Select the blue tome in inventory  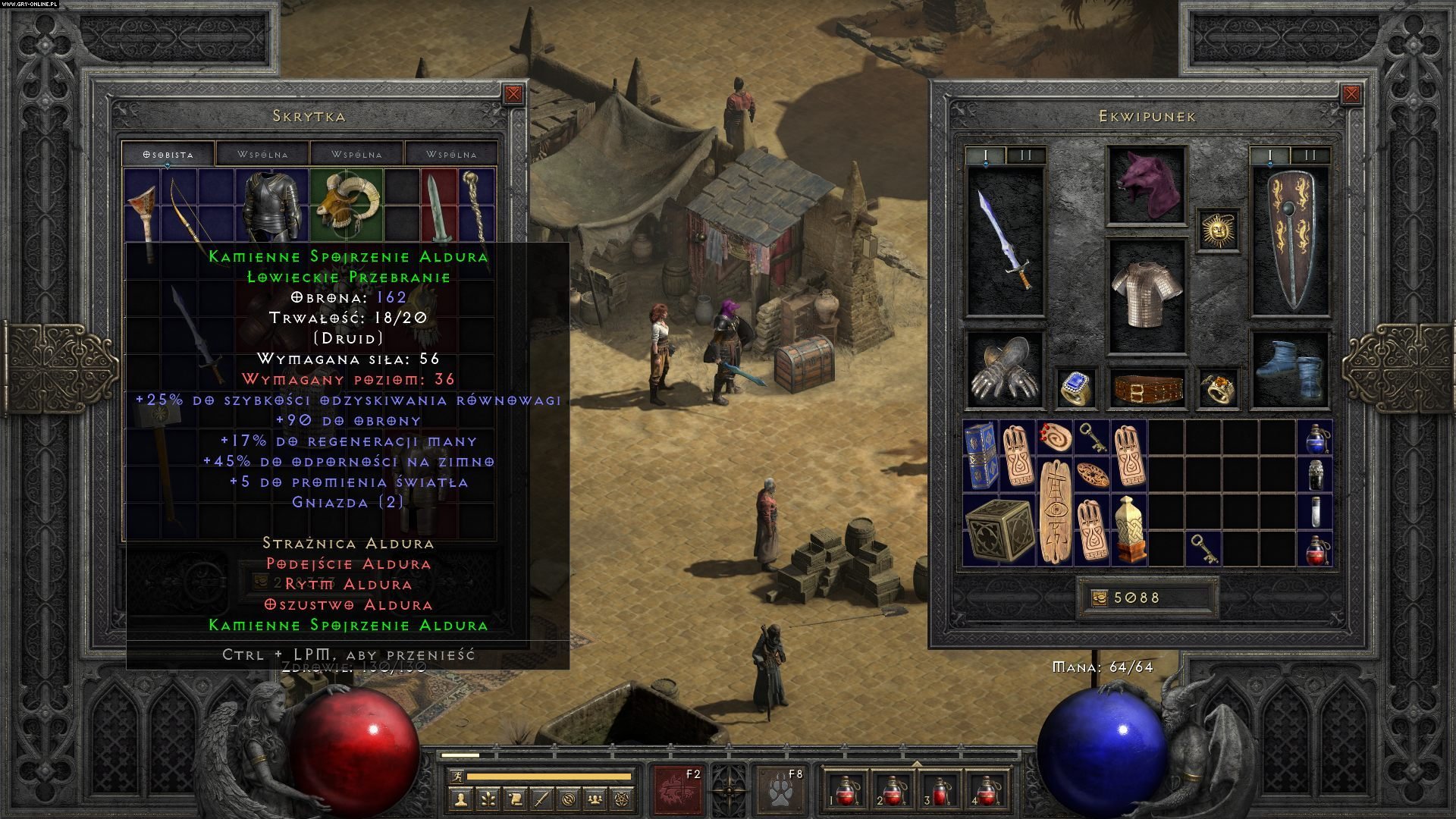point(981,456)
